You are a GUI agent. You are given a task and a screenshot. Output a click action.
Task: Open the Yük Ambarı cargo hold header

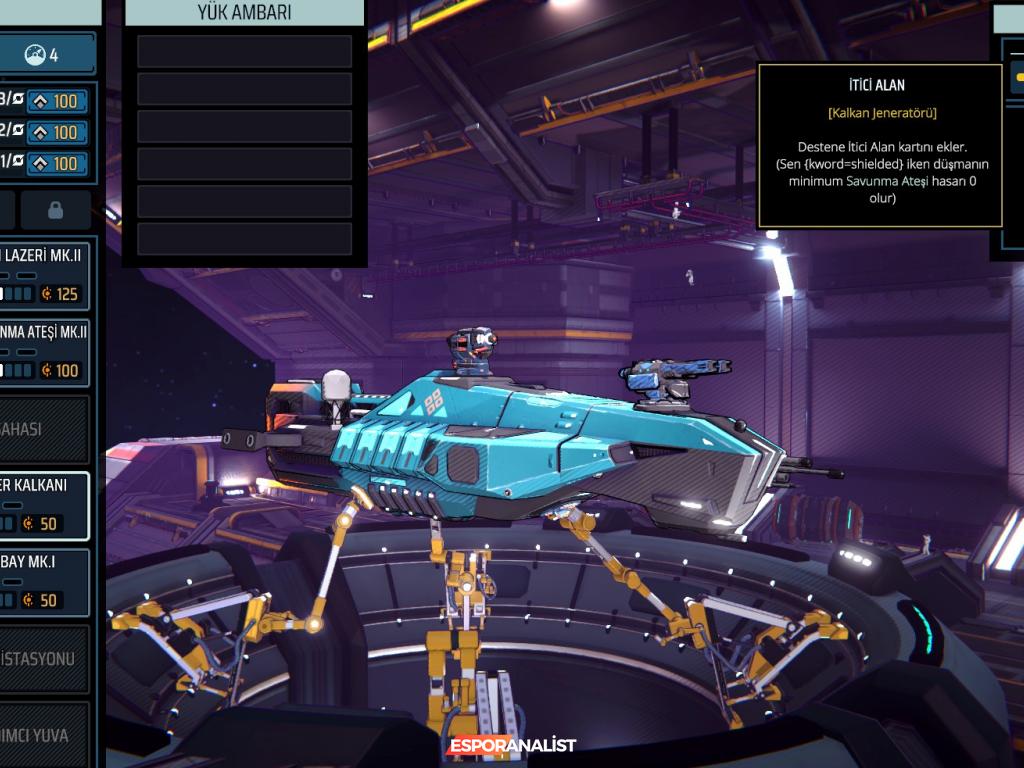point(244,12)
